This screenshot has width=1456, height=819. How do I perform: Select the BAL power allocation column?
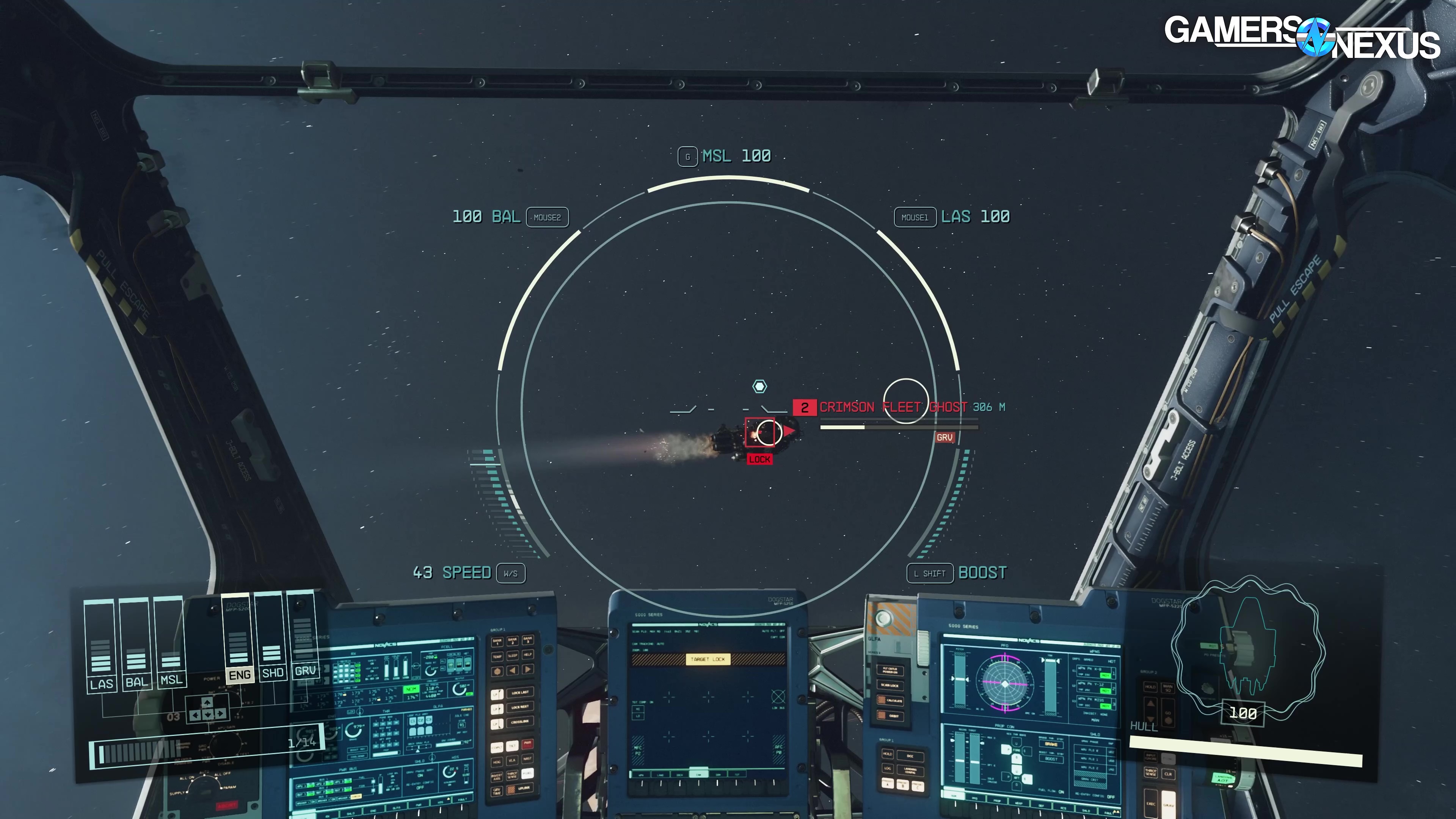(136, 643)
